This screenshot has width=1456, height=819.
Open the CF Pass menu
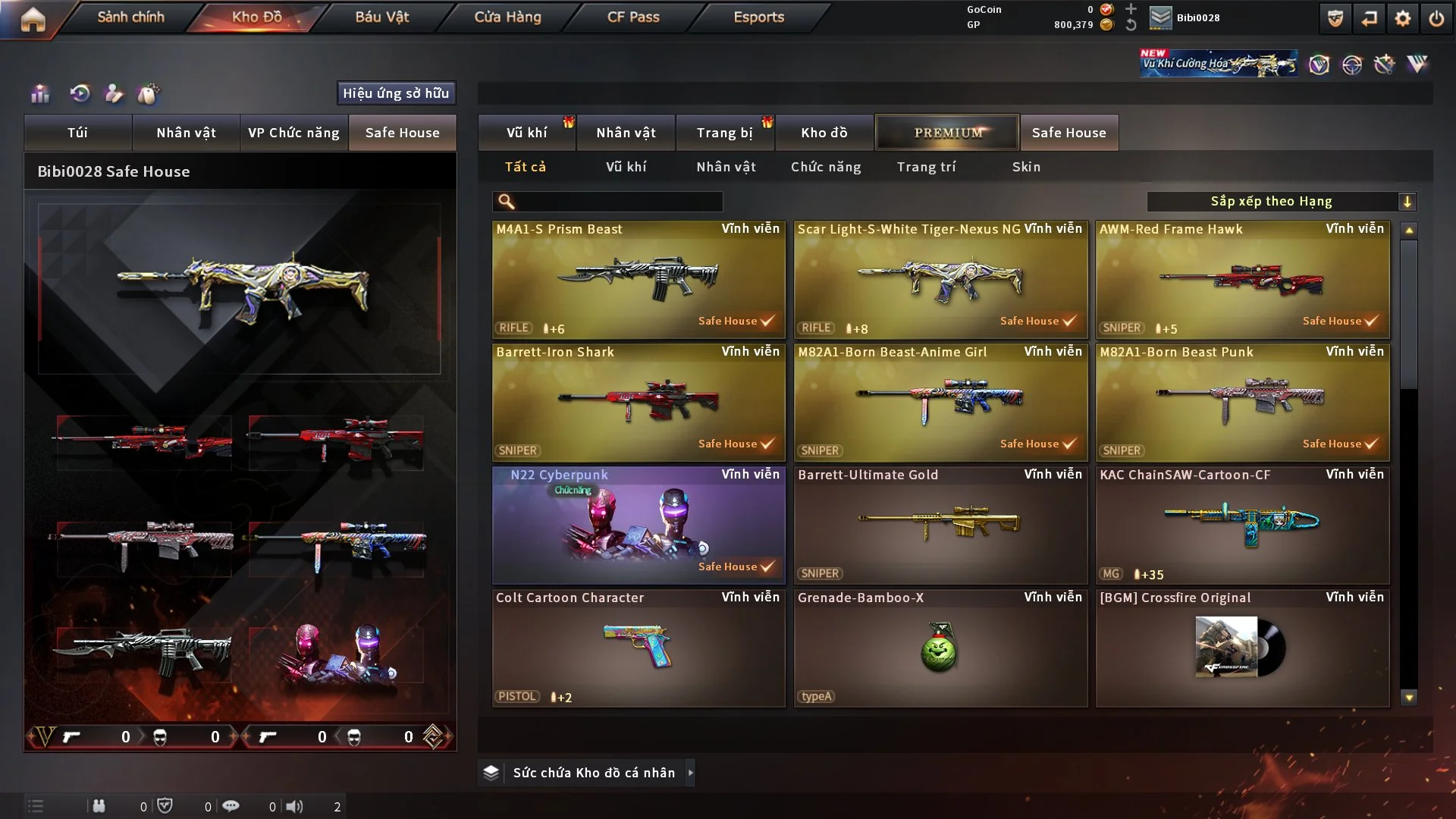pyautogui.click(x=633, y=17)
